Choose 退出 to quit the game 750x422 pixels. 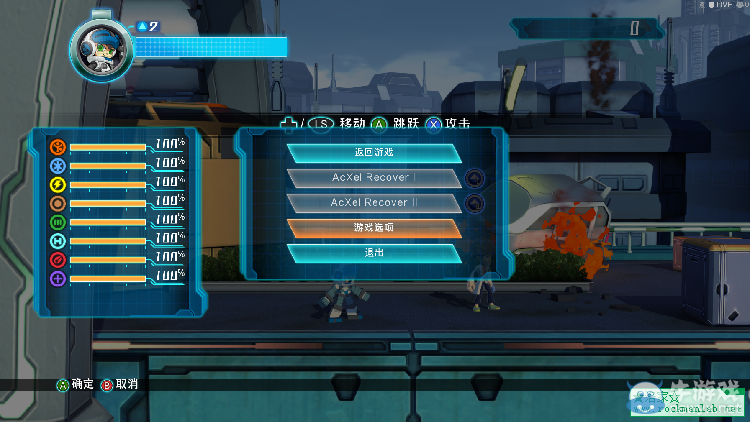click(374, 253)
